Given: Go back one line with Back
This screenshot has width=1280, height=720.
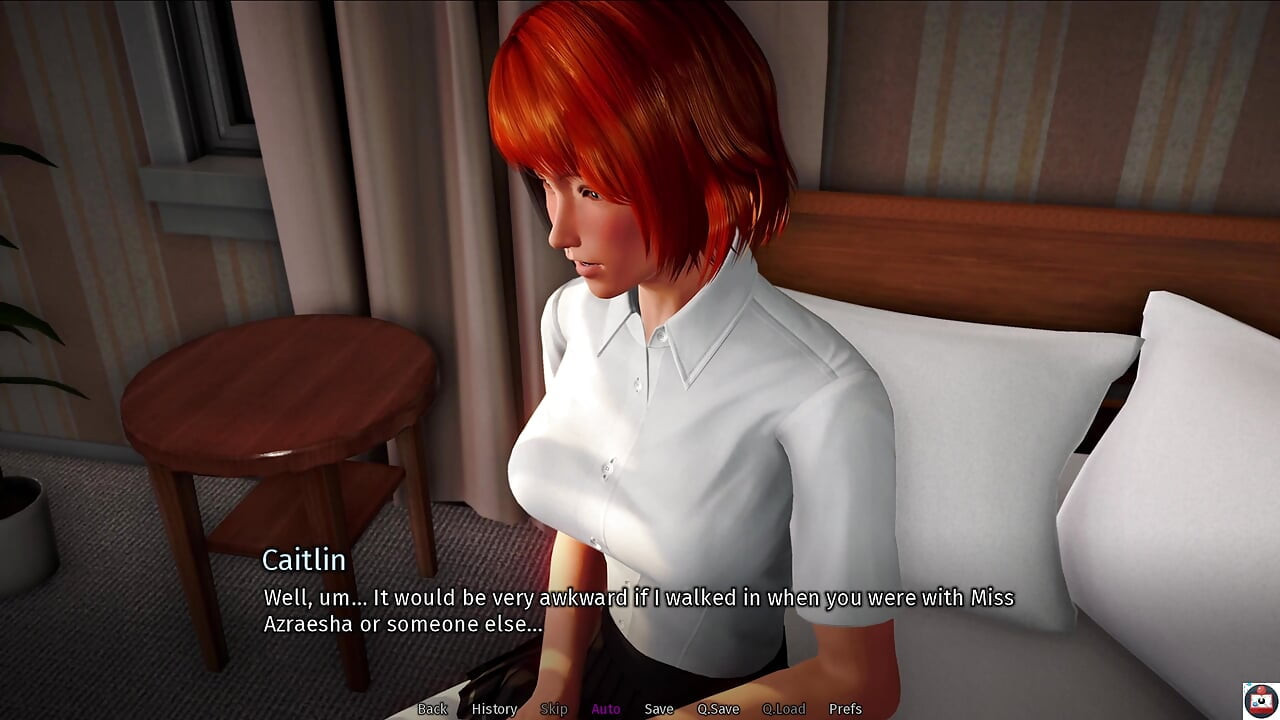Looking at the screenshot, I should (x=432, y=709).
